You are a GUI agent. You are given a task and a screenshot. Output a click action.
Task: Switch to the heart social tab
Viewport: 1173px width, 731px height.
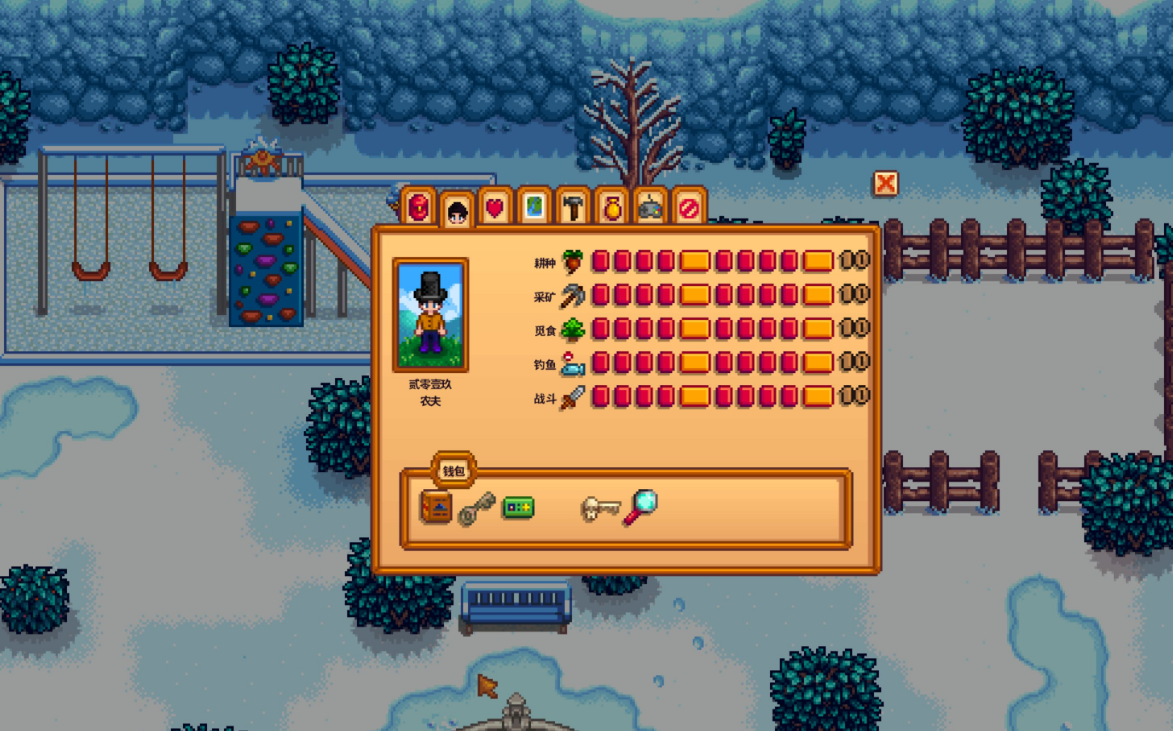coord(495,207)
